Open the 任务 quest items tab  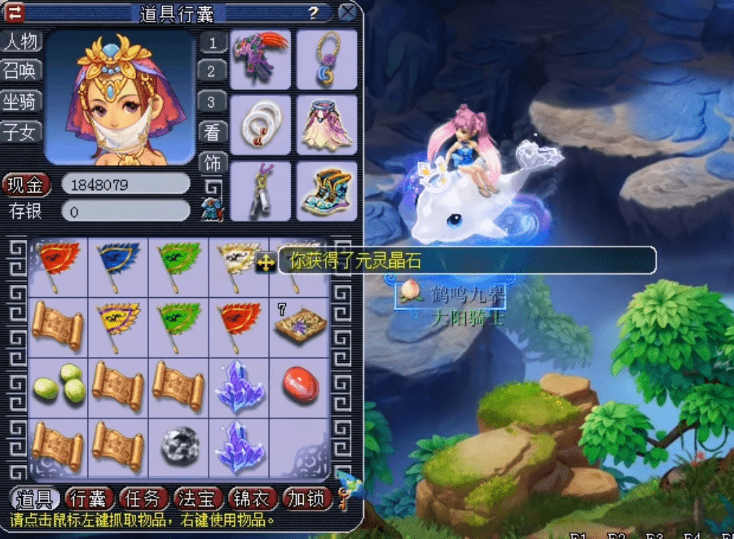[x=141, y=497]
